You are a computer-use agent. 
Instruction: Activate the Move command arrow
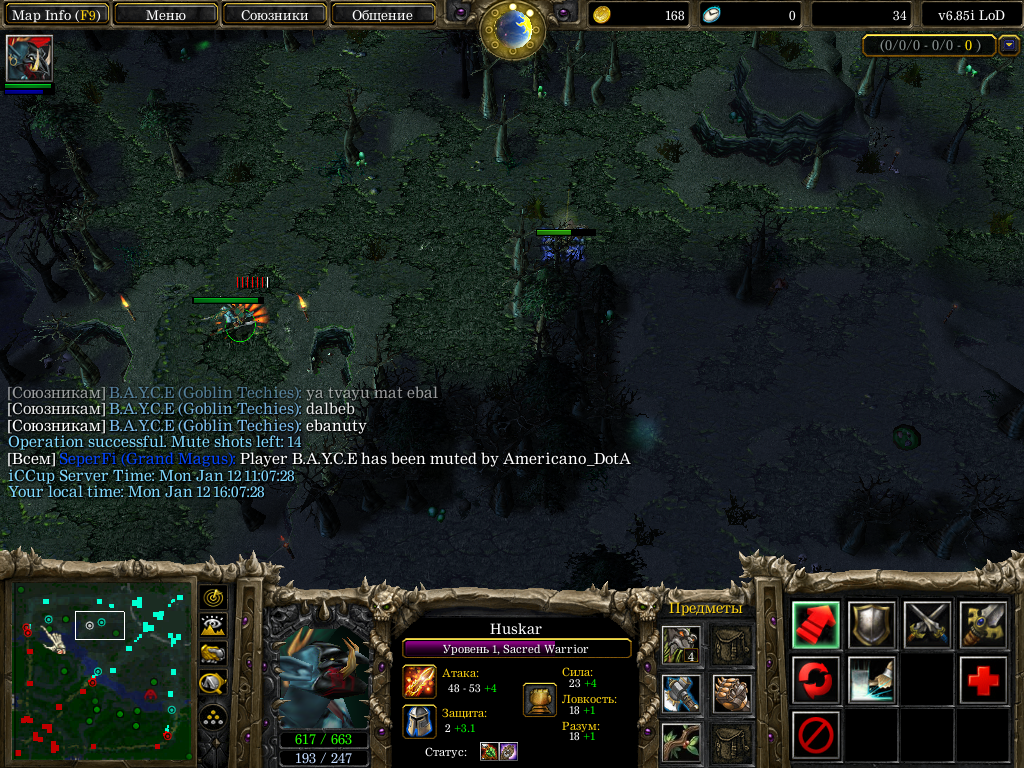click(x=816, y=624)
